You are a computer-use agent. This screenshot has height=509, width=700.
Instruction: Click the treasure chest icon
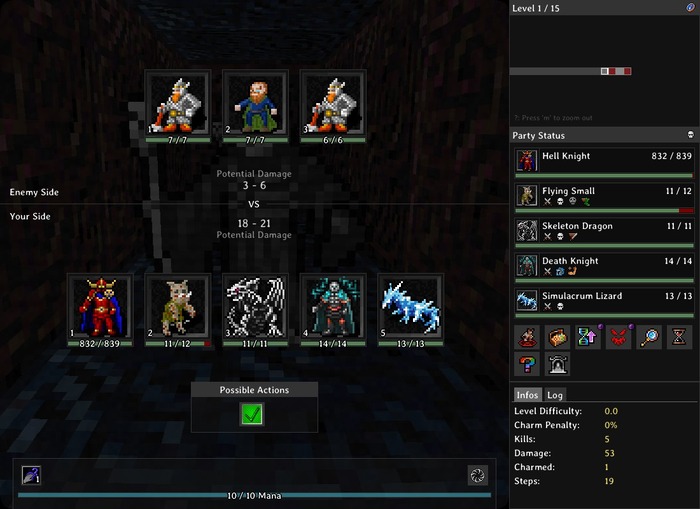(x=557, y=337)
